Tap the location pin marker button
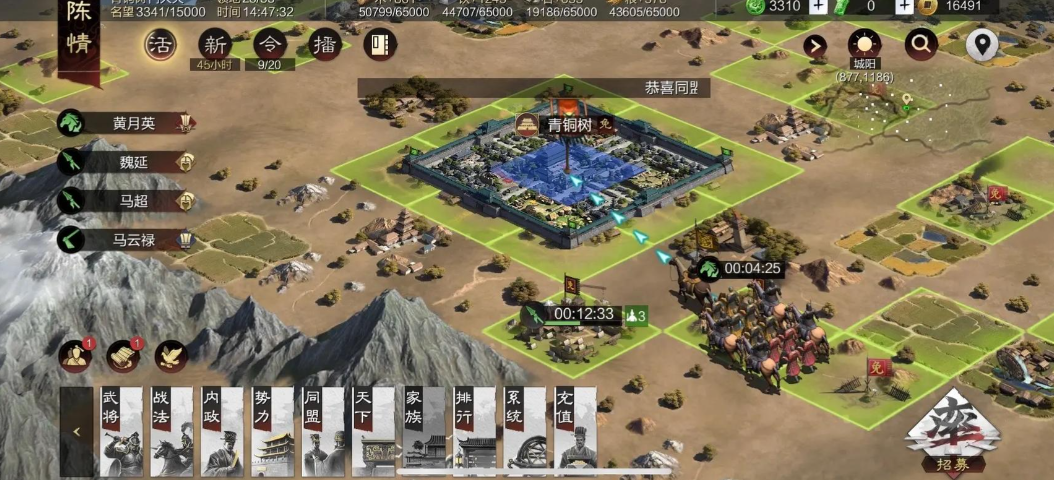1054x480 pixels. (x=982, y=45)
